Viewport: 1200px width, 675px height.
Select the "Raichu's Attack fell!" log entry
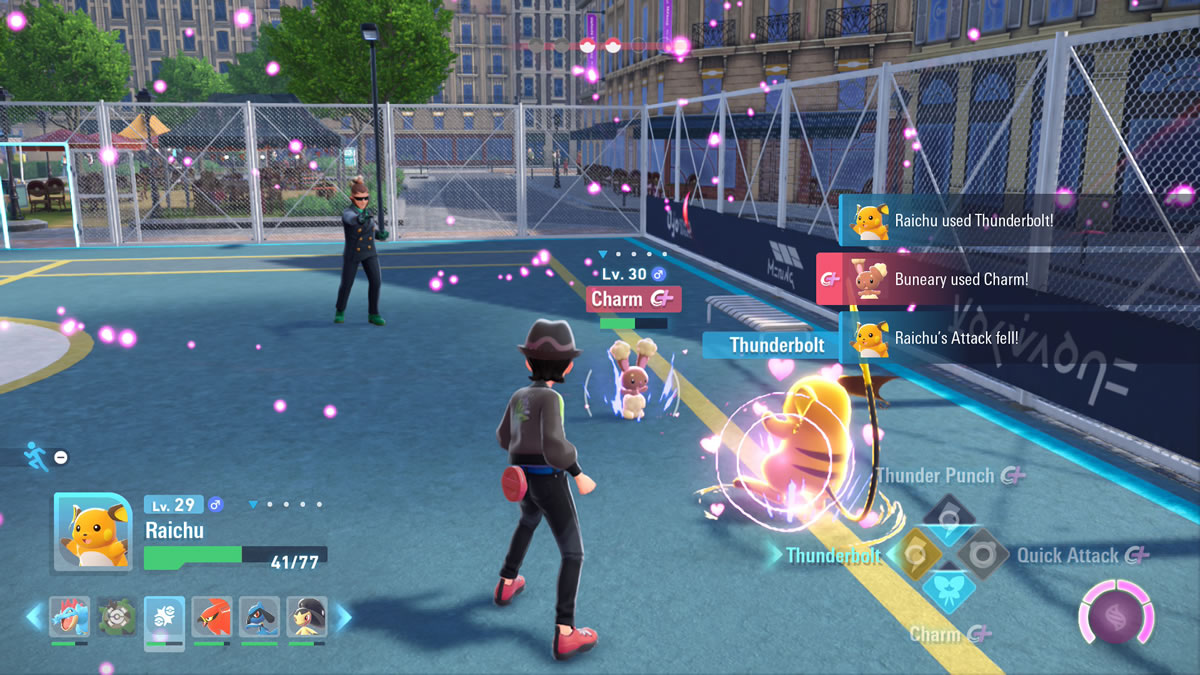[1018, 338]
